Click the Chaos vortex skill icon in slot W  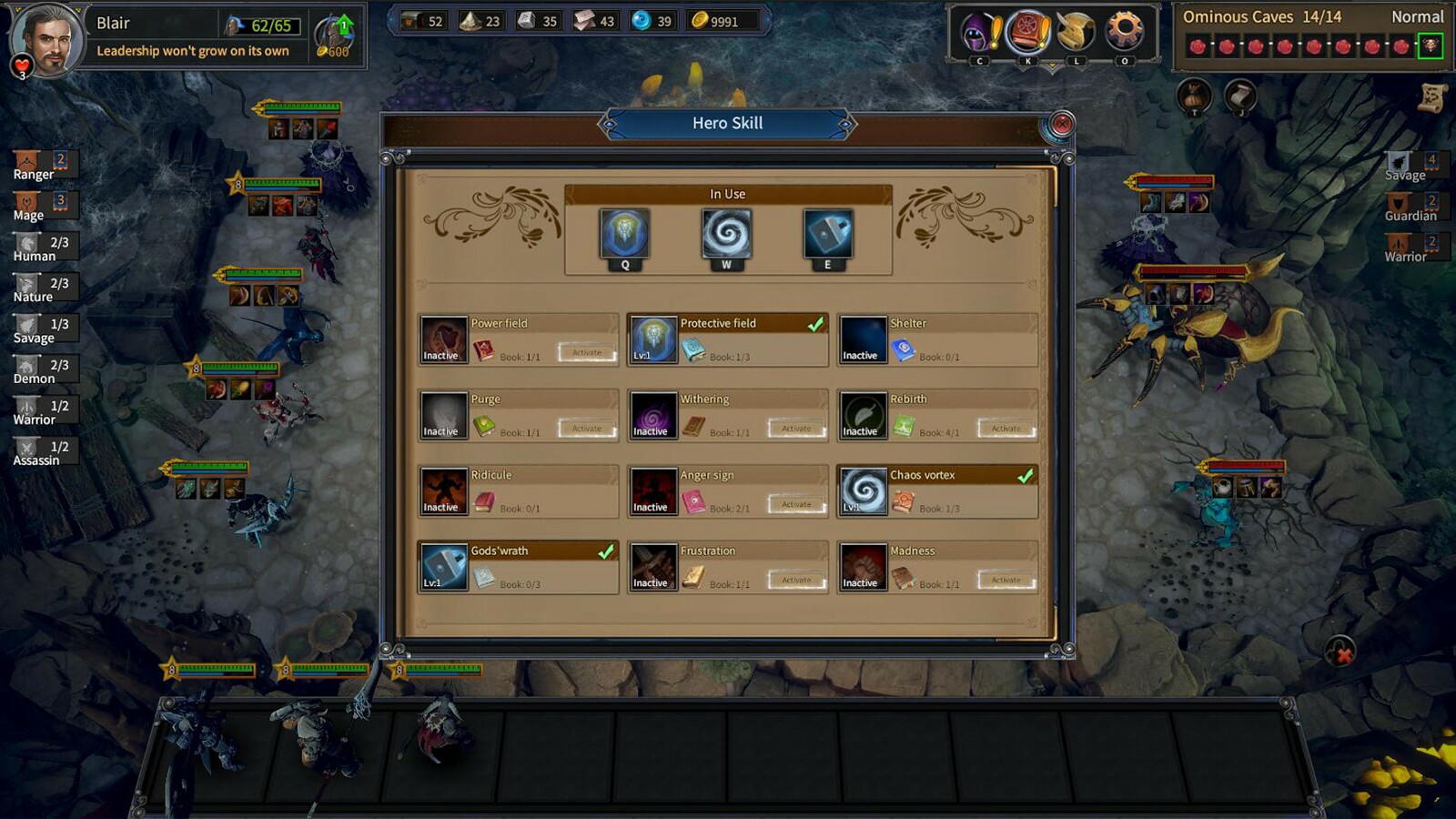729,234
